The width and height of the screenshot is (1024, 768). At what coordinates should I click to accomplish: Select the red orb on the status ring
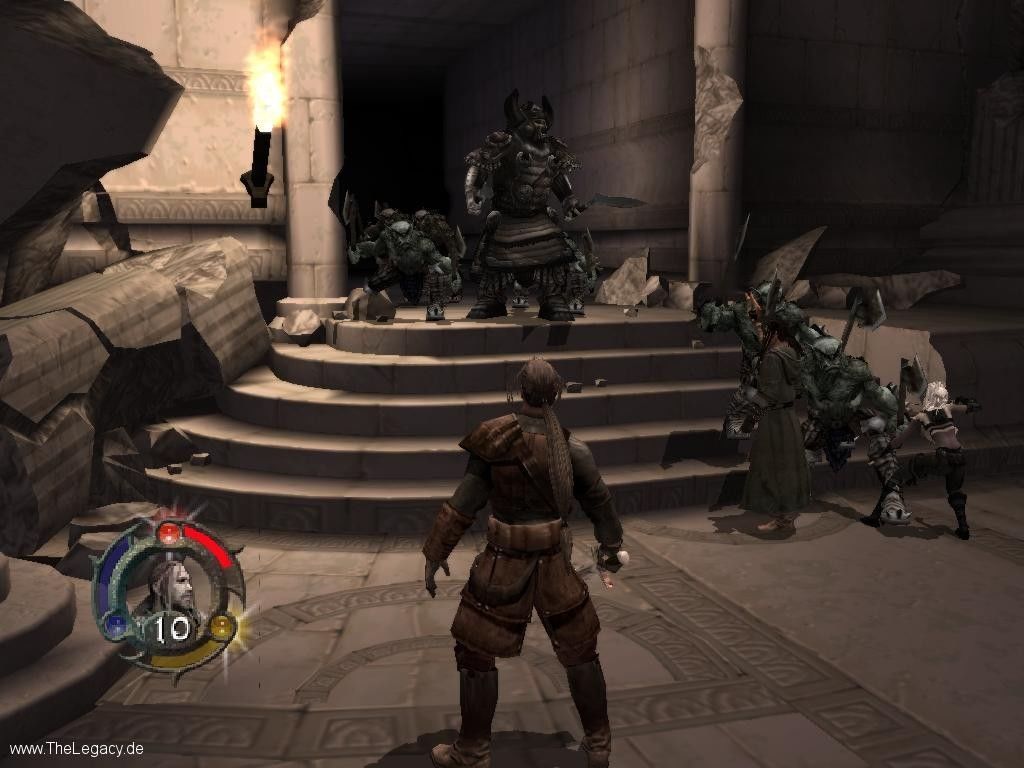point(170,533)
